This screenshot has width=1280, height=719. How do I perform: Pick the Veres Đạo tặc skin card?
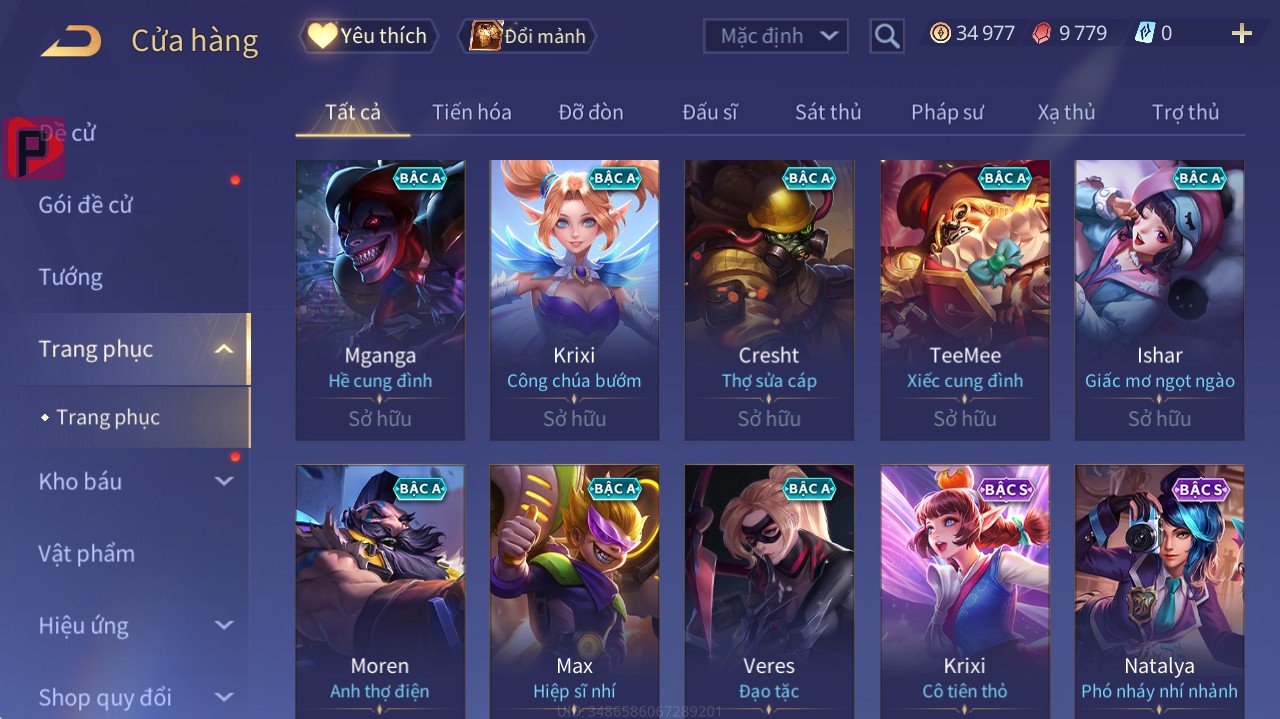pos(769,590)
